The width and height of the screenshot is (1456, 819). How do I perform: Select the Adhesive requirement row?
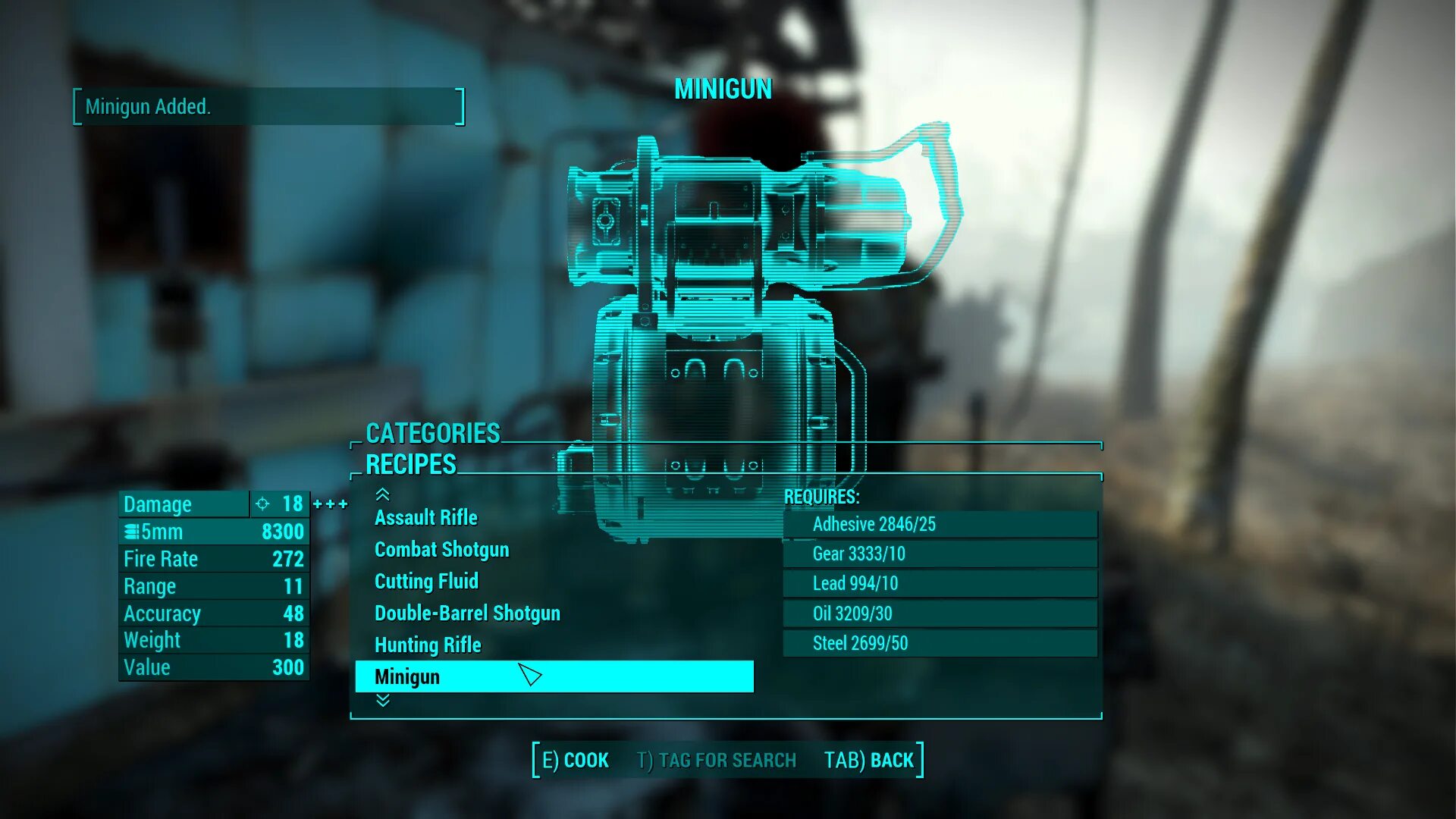940,524
